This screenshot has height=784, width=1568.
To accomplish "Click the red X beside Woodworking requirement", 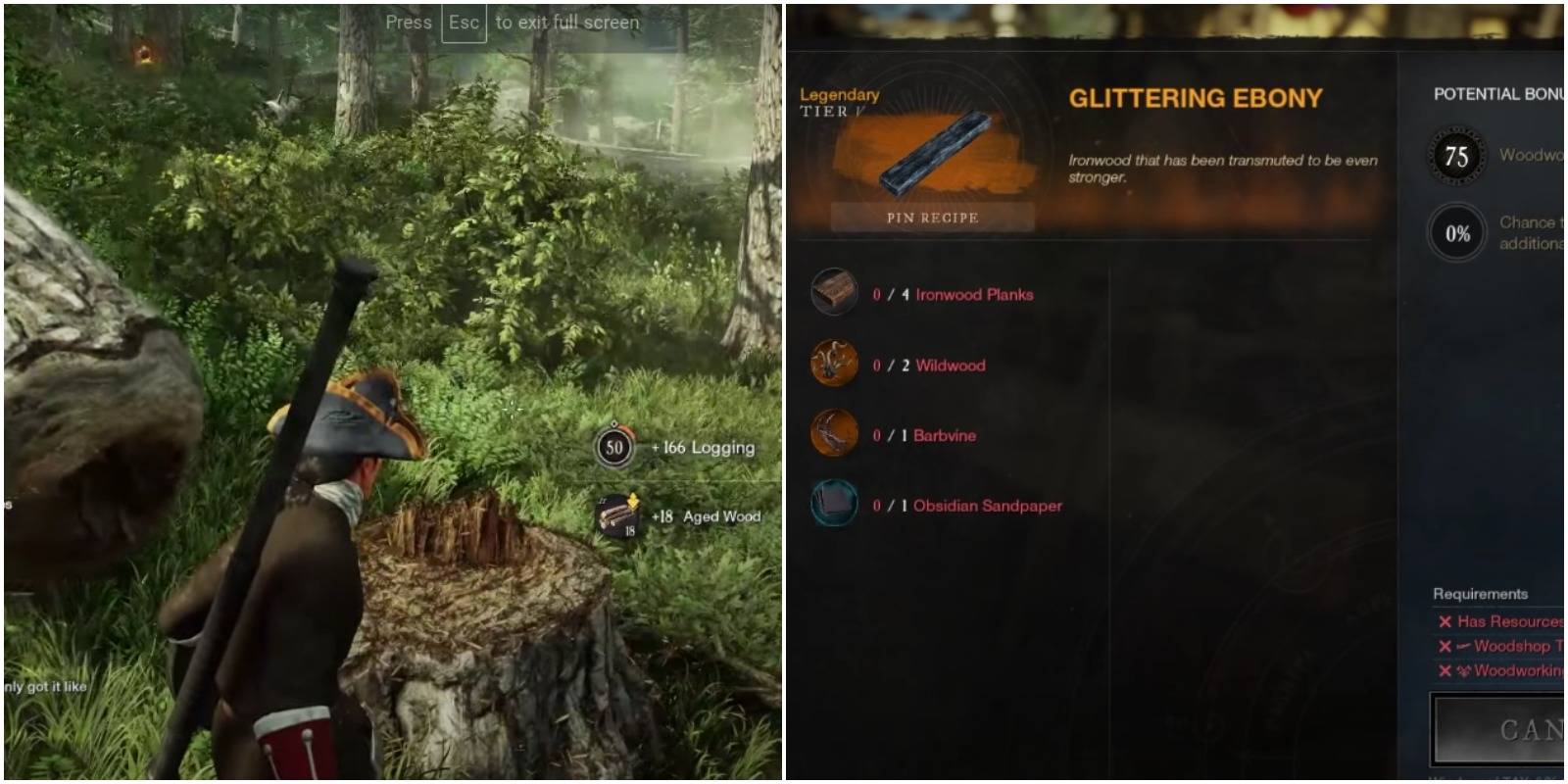I will click(x=1445, y=671).
